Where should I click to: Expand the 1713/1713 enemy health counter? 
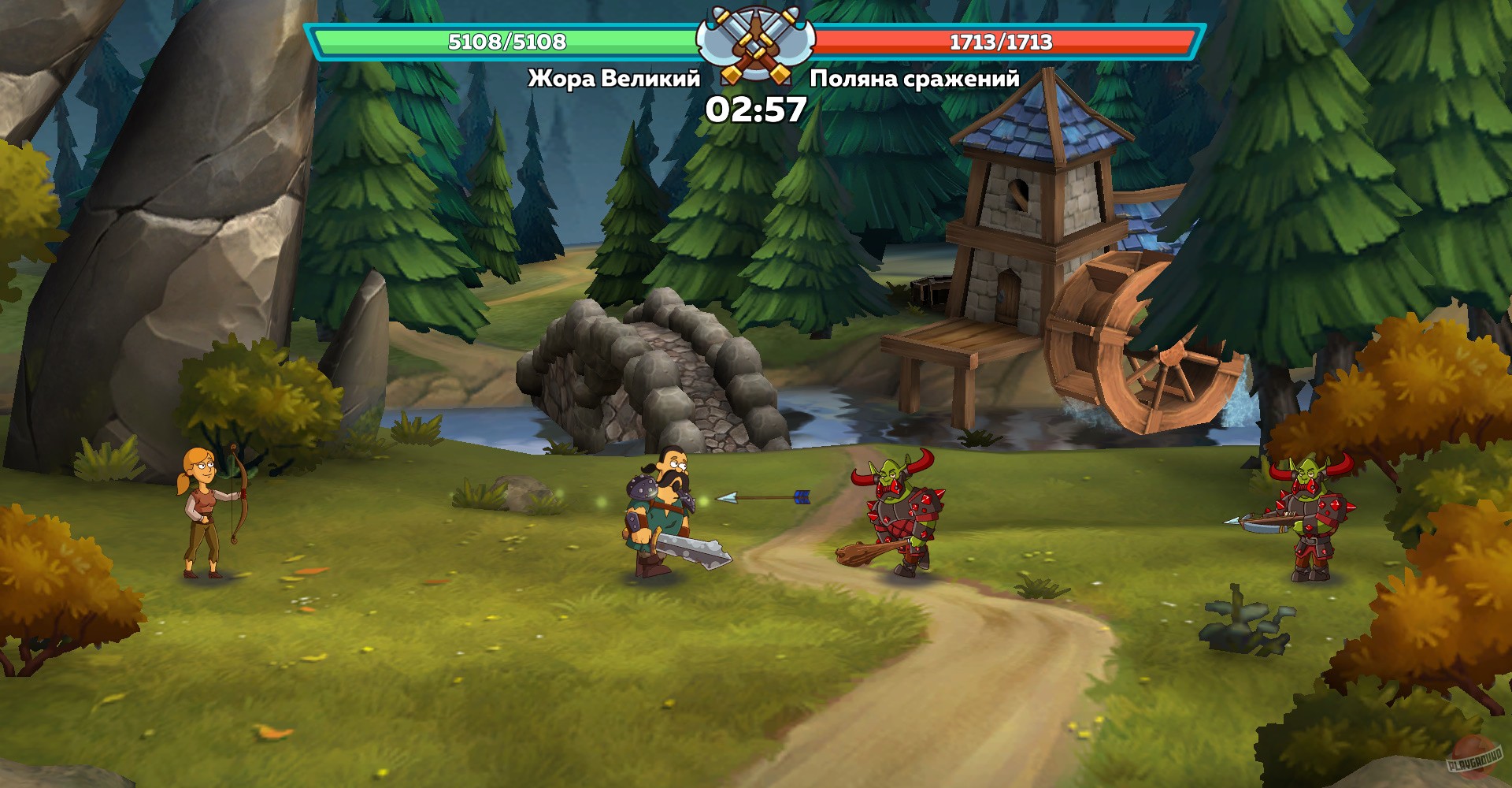pyautogui.click(x=1000, y=43)
